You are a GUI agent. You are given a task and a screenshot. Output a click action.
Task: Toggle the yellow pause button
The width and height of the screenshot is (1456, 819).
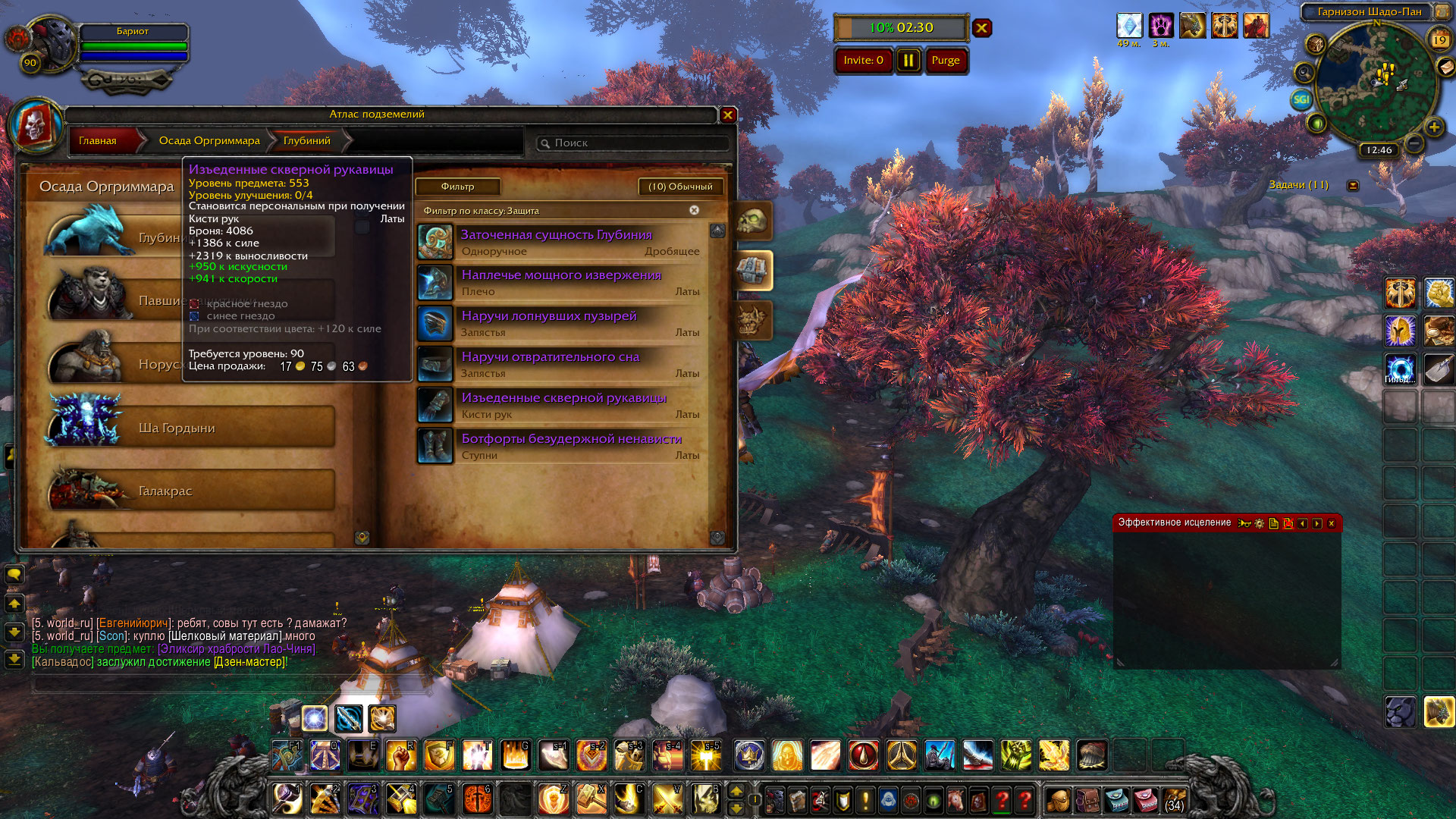[908, 61]
